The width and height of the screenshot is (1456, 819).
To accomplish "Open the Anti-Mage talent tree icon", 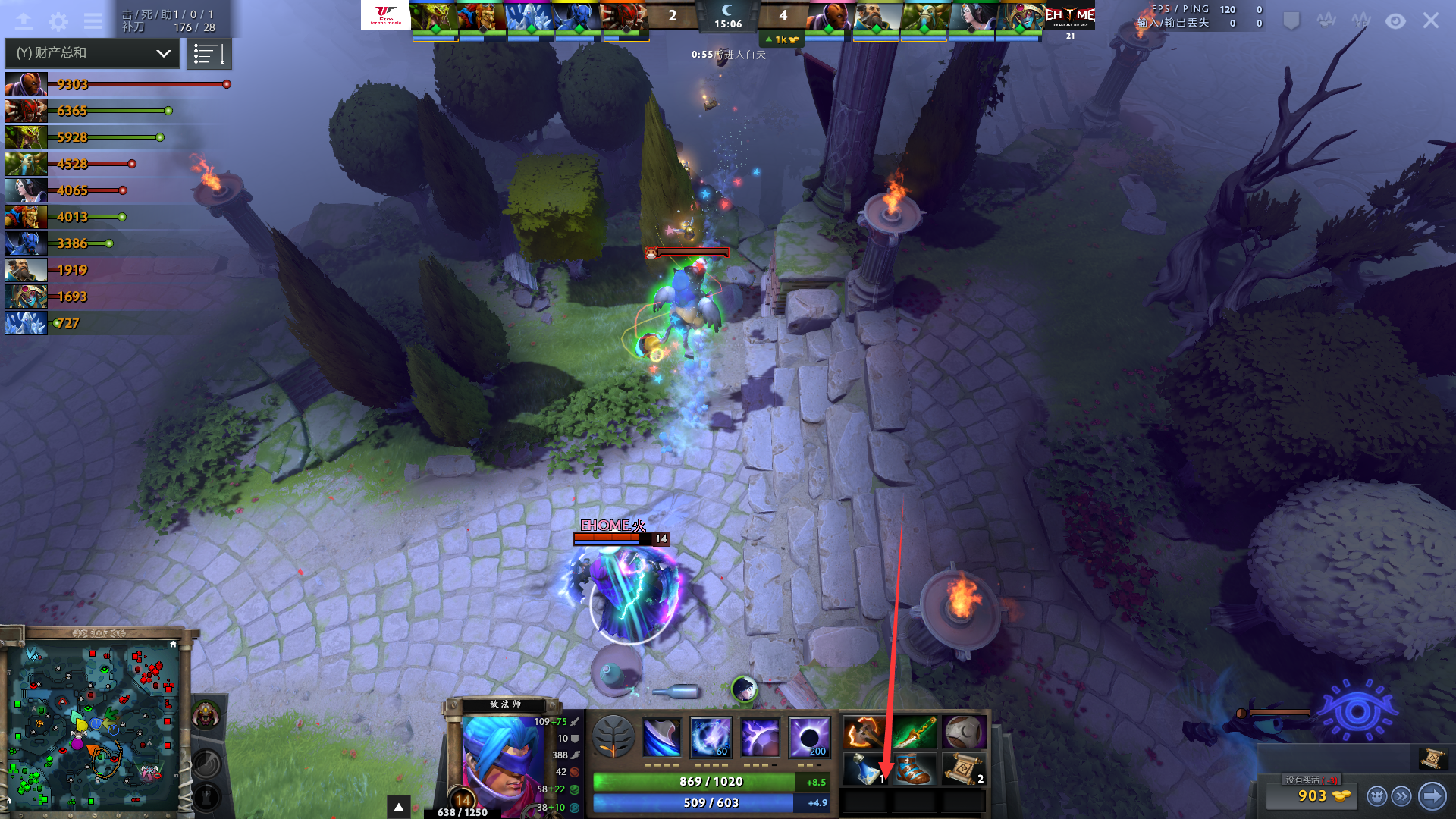I will 613,737.
